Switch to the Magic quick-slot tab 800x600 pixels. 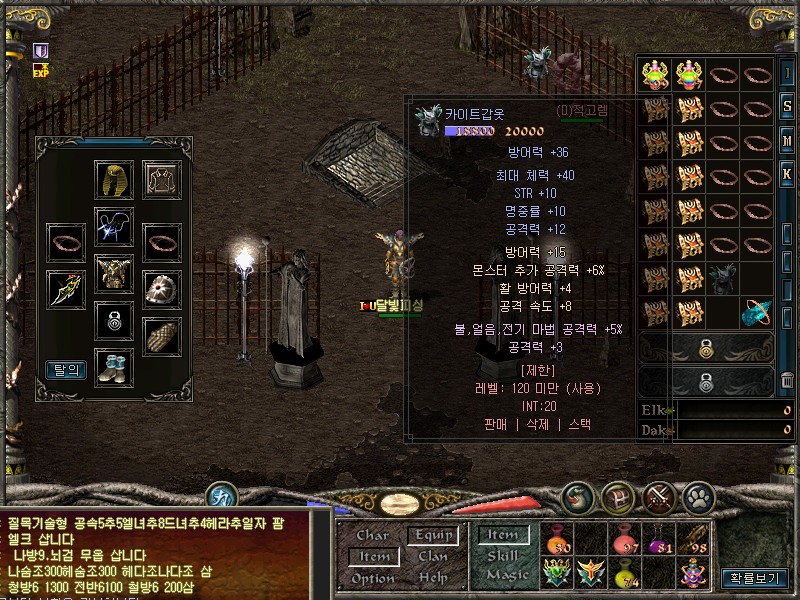click(x=506, y=576)
